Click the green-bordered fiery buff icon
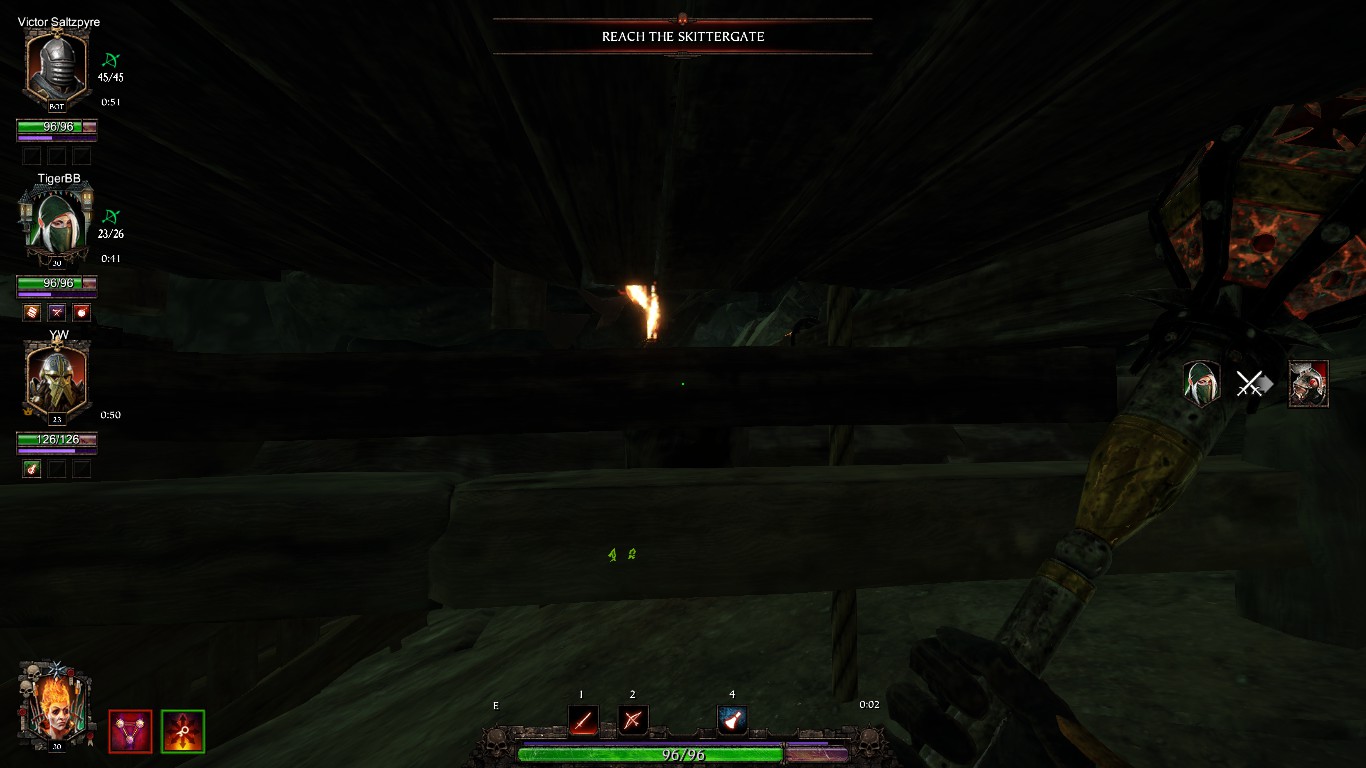 (x=183, y=731)
